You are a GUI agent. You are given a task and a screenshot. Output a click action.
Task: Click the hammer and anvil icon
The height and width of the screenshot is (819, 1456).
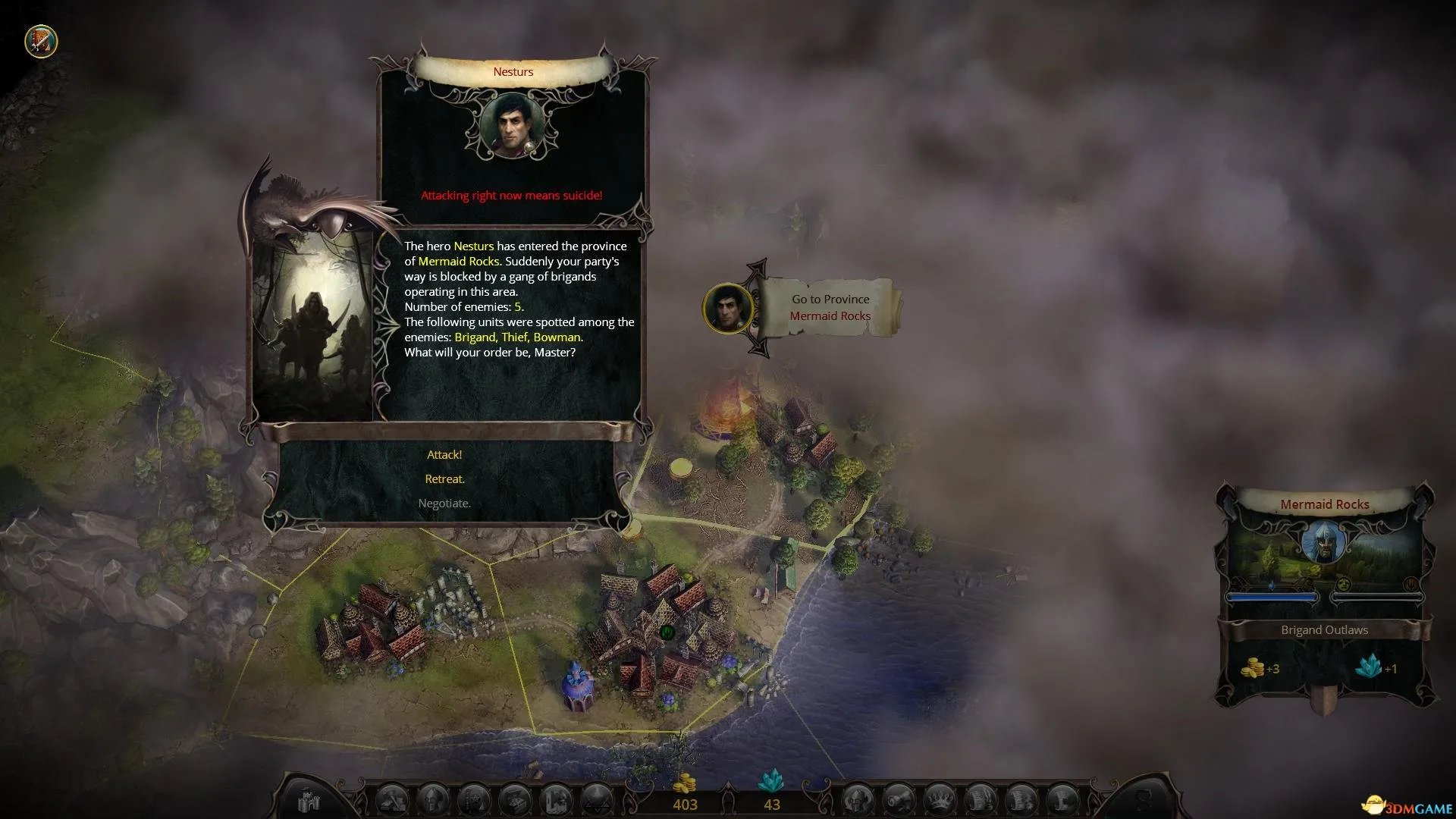[x=393, y=801]
